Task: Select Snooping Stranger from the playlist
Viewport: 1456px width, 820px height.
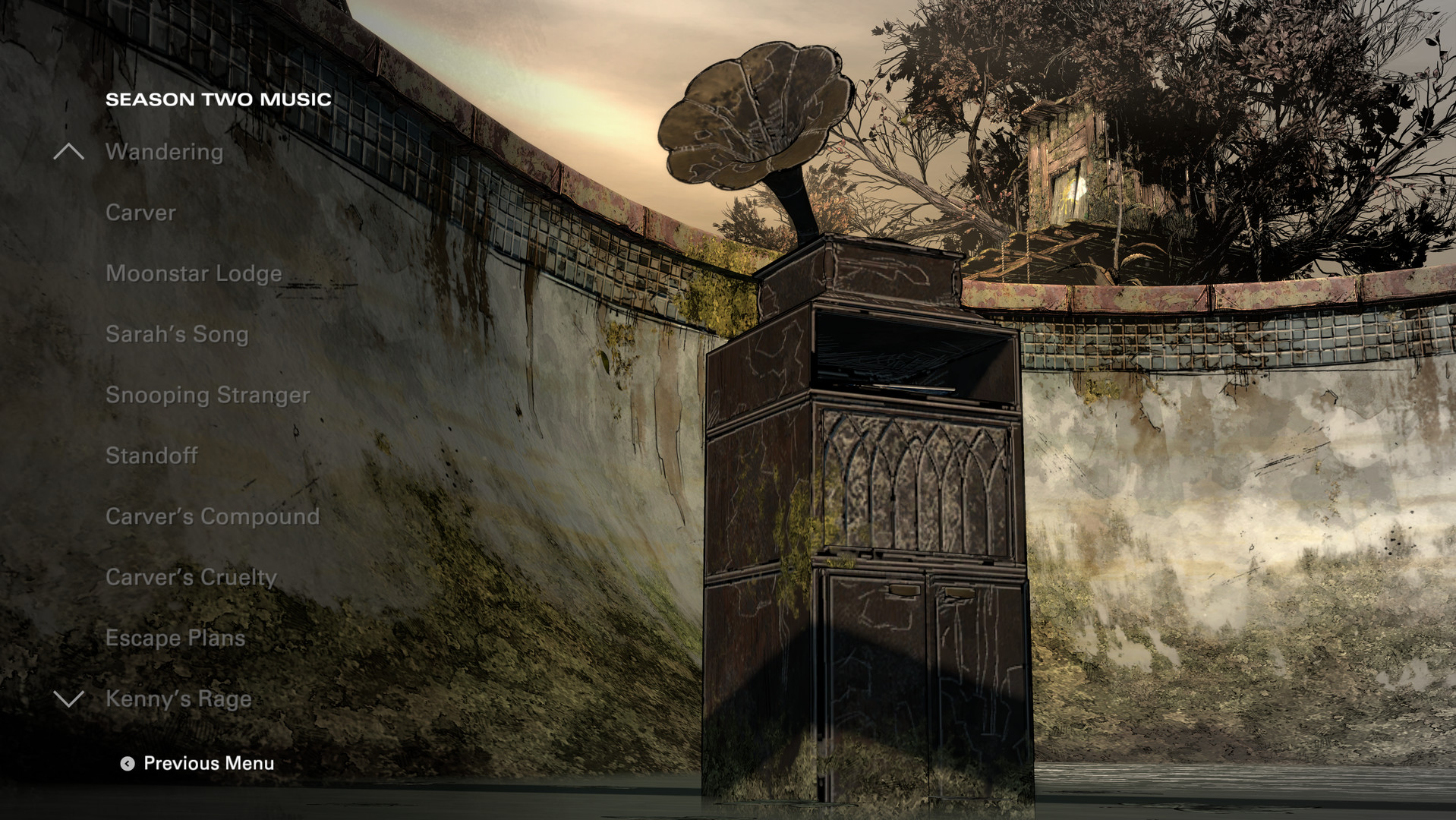Action: pos(209,395)
